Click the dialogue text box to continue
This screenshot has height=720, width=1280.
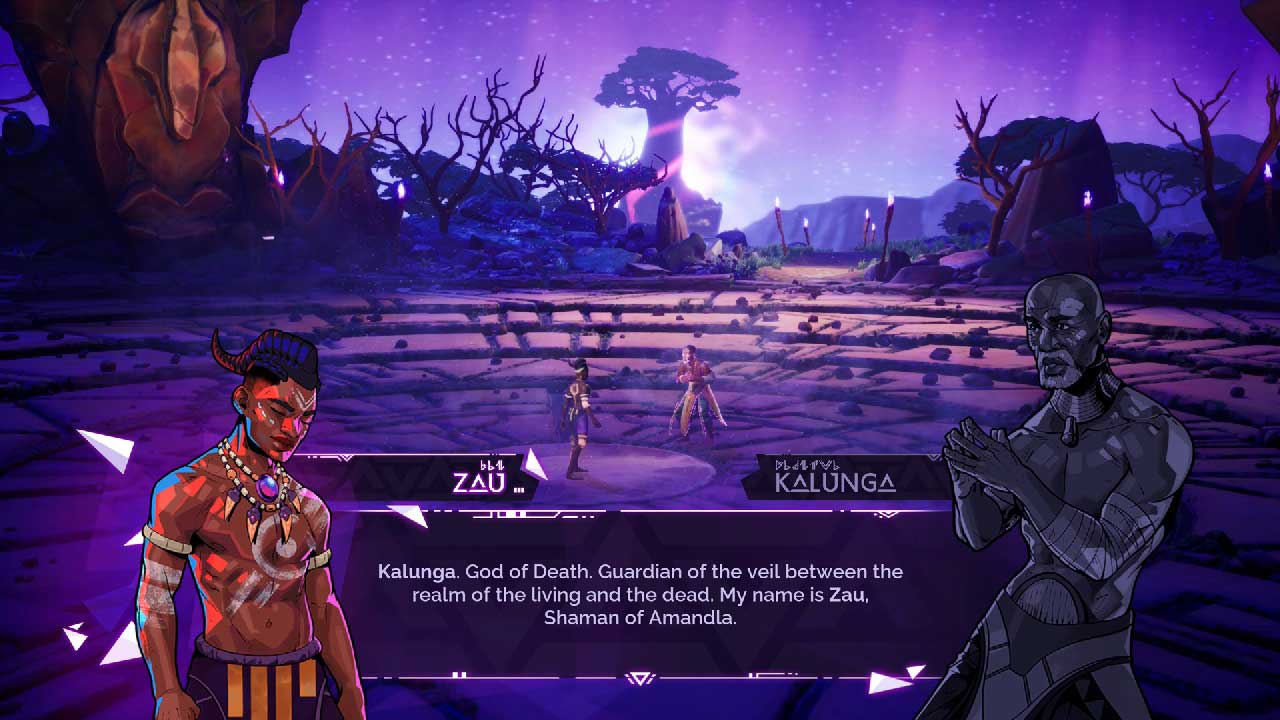tap(640, 595)
